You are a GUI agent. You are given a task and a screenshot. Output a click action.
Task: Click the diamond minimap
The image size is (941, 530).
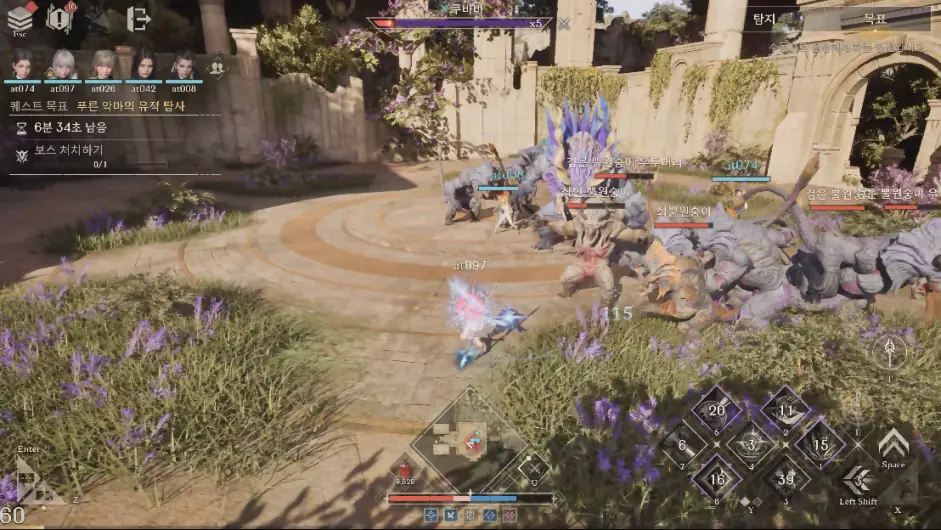click(x=469, y=438)
